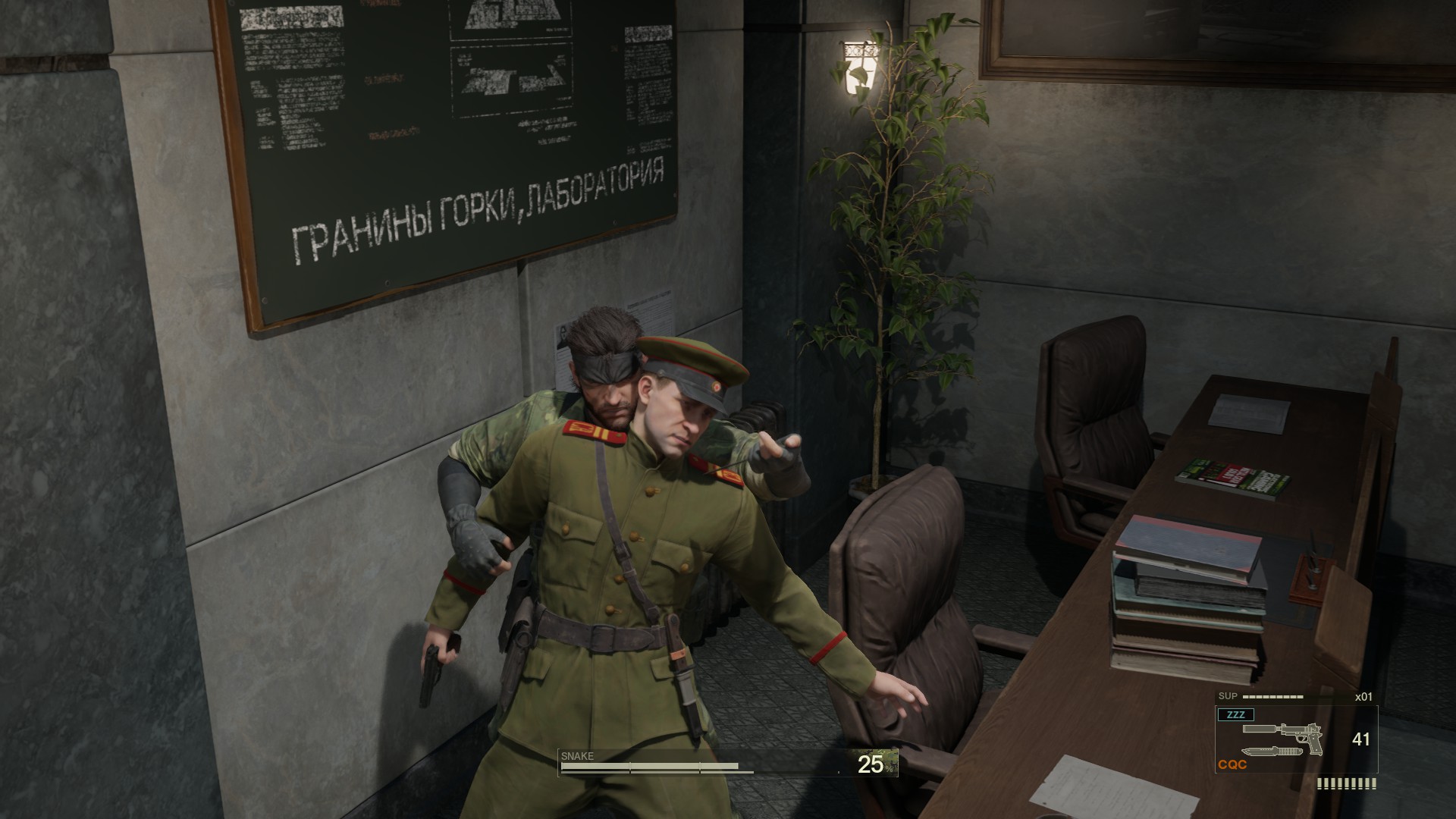This screenshot has width=1456, height=819.
Task: Click the orange CQC label in the HUD
Action: tap(1232, 764)
